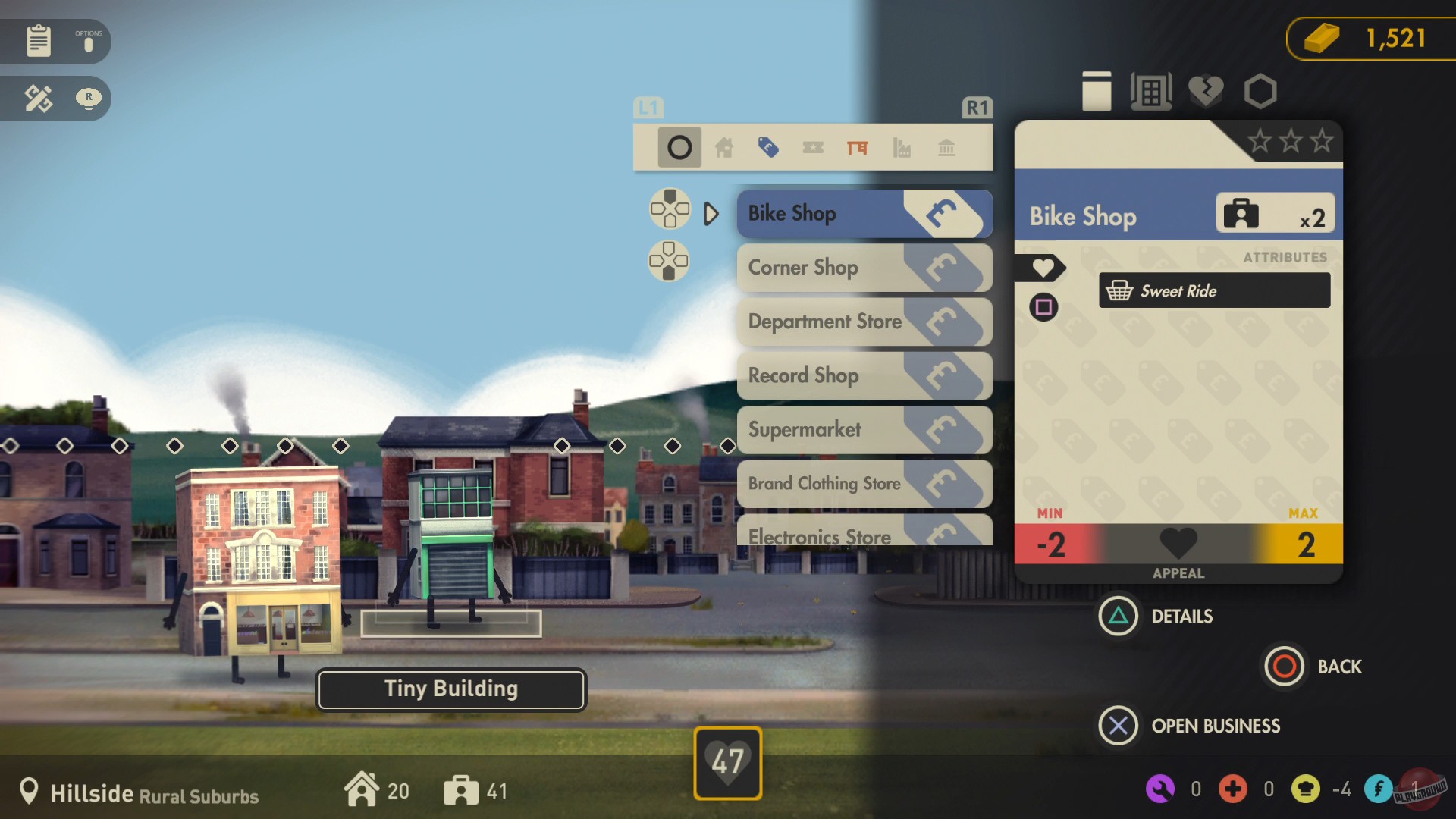Select the blue price tag shops category
The image size is (1456, 819).
pos(769,148)
